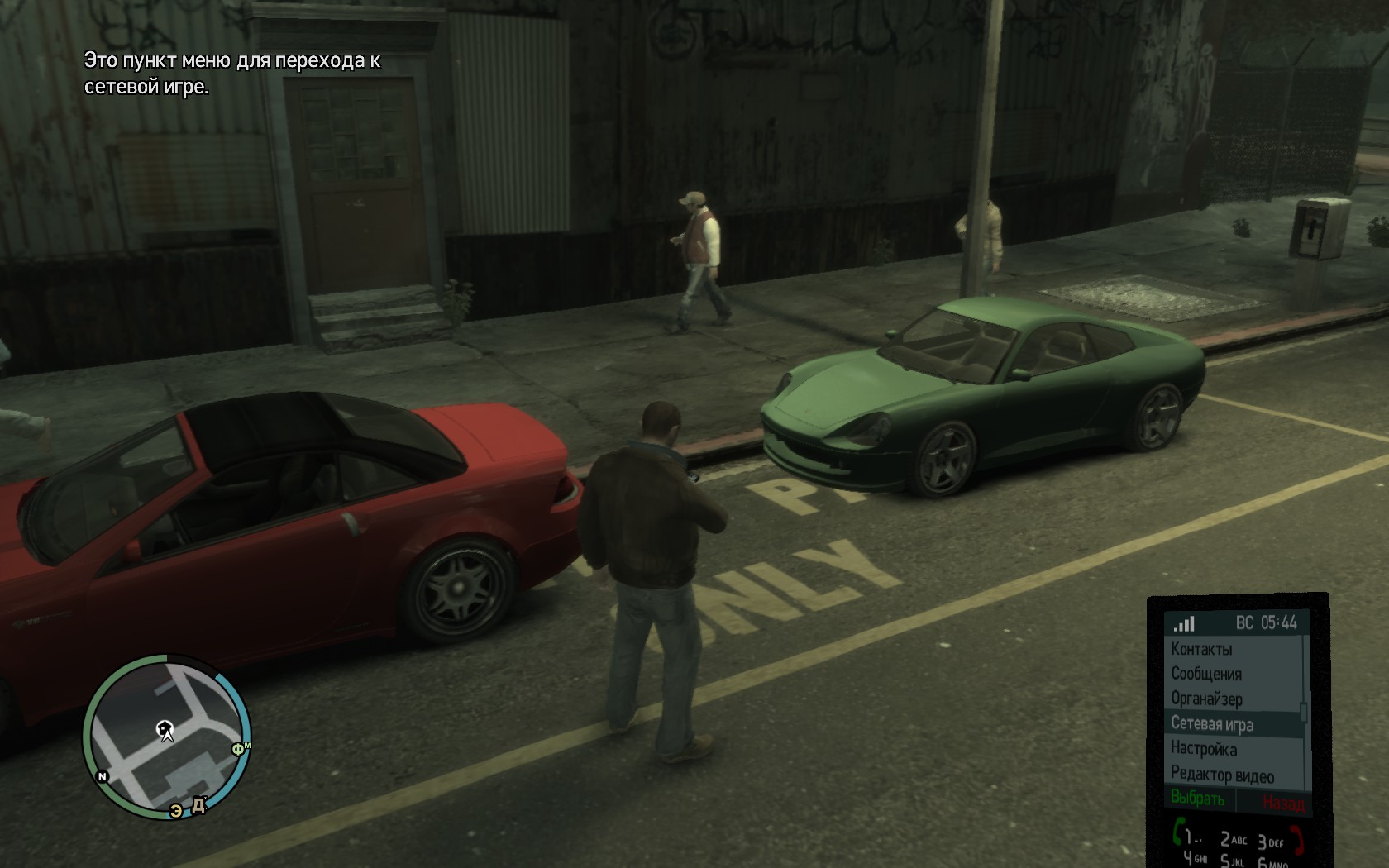Choose the highlighted Сетевая игра entry
Image resolution: width=1389 pixels, height=868 pixels.
point(1212,724)
